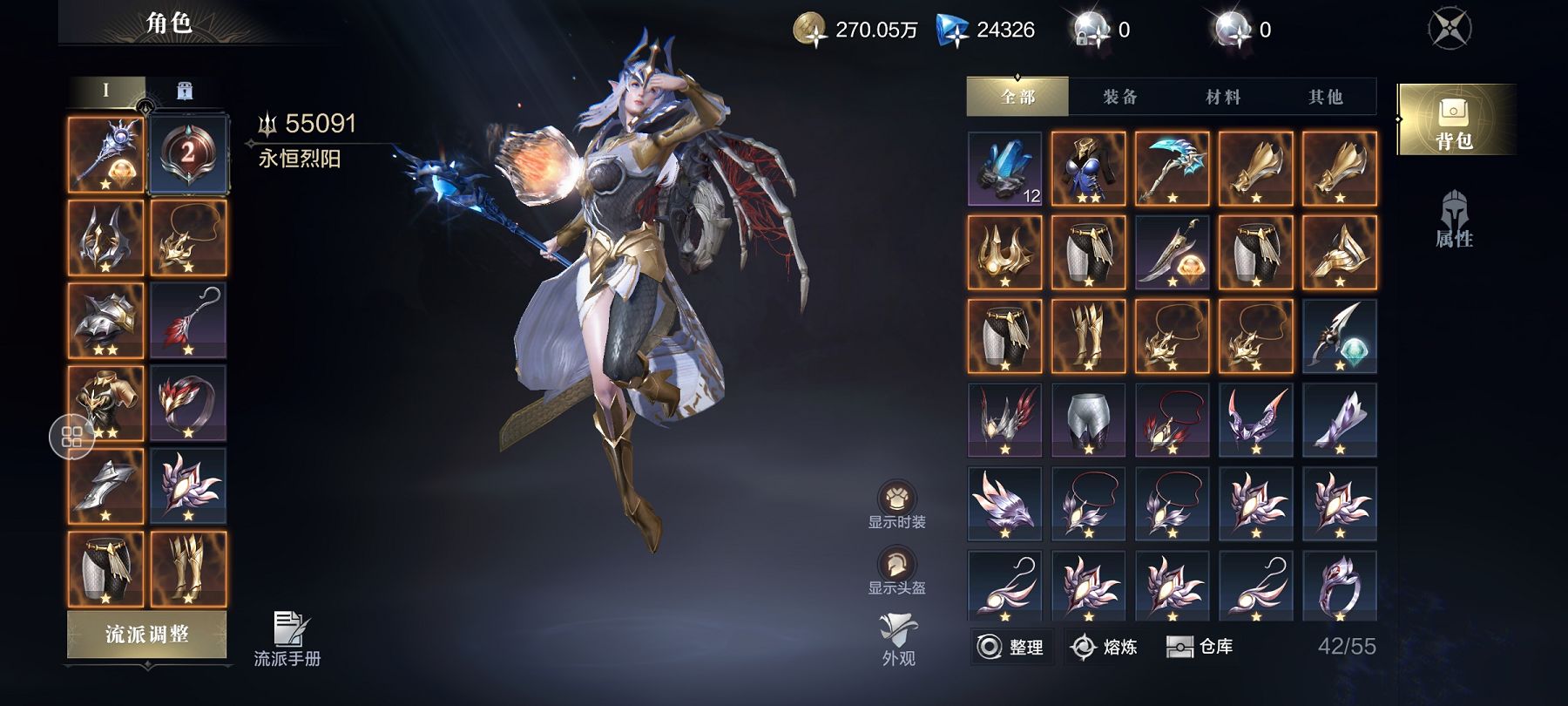Toggle 显示头盔 helmet display
This screenshot has width=1568, height=706.
(x=896, y=571)
